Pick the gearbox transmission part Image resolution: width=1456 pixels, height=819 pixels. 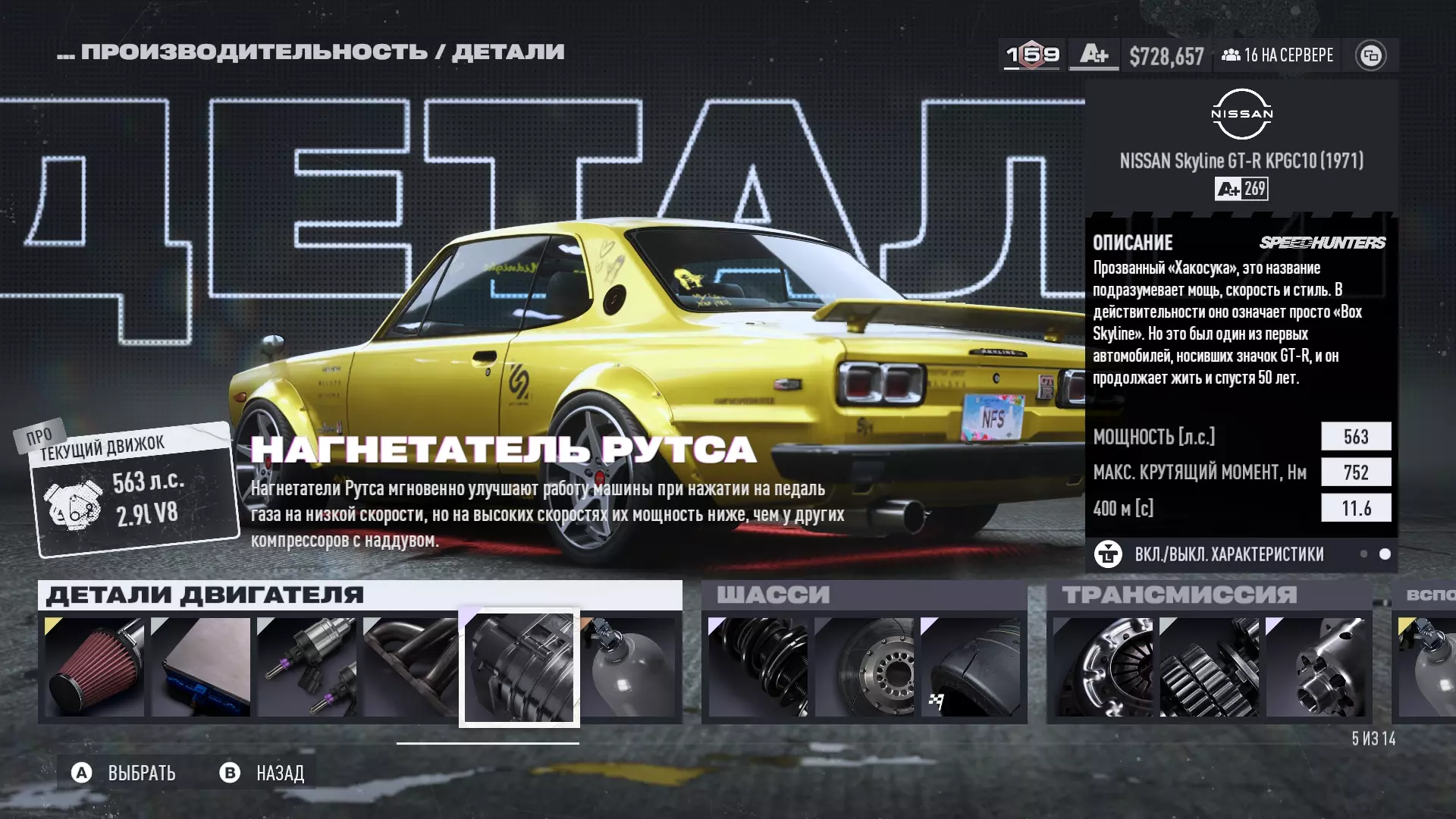point(1210,667)
